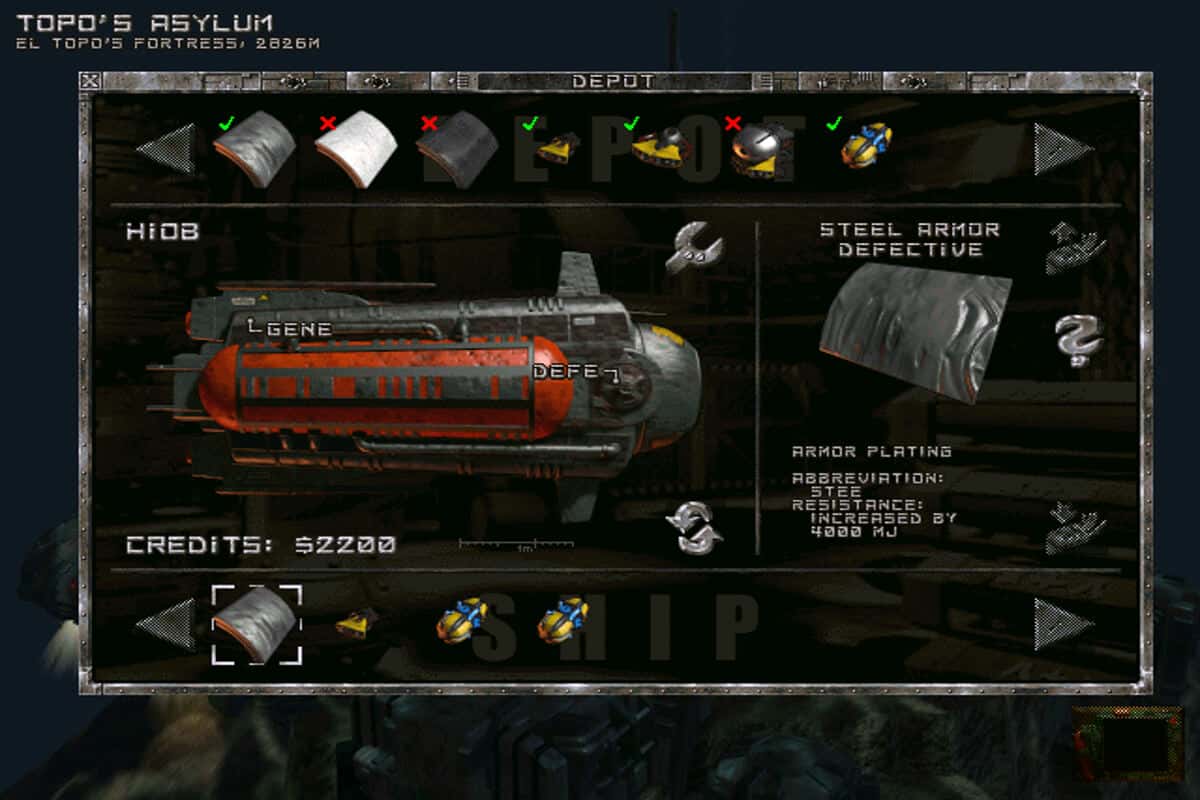The width and height of the screenshot is (1200, 800).
Task: Select the yellow turret with grey dome
Action: 661,148
